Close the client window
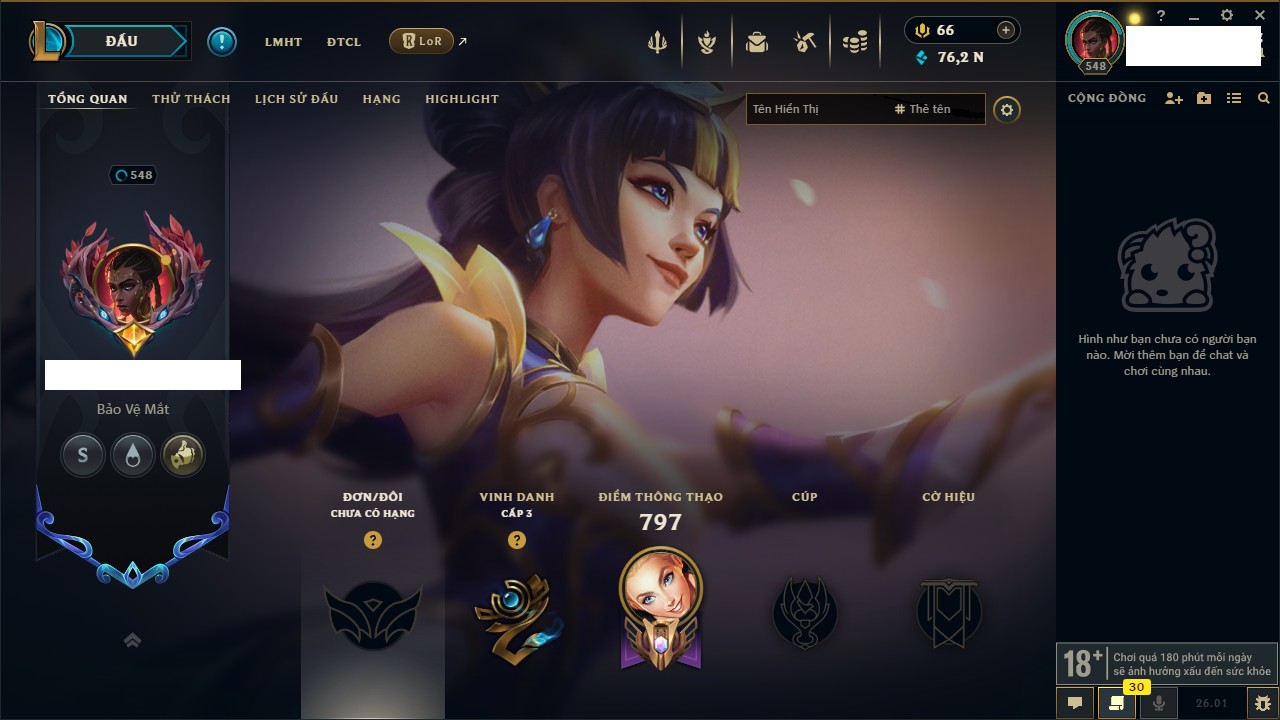 tap(1260, 16)
